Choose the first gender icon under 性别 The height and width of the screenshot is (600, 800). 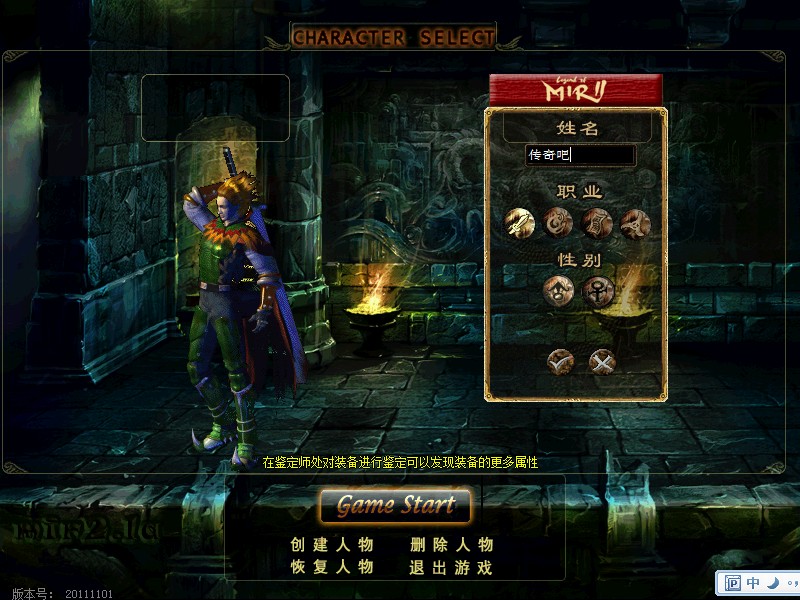tap(558, 291)
